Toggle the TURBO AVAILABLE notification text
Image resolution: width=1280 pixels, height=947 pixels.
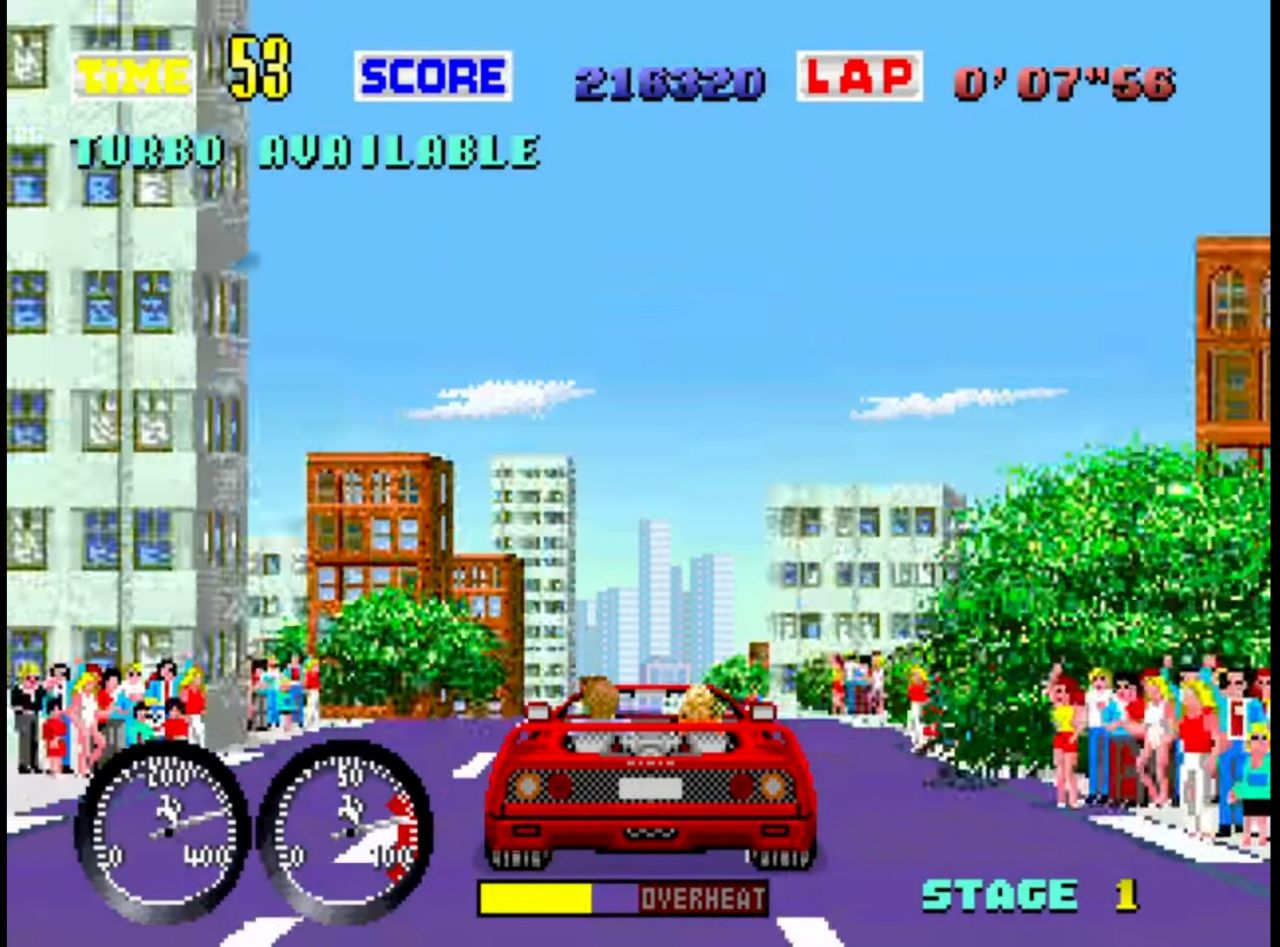305,150
